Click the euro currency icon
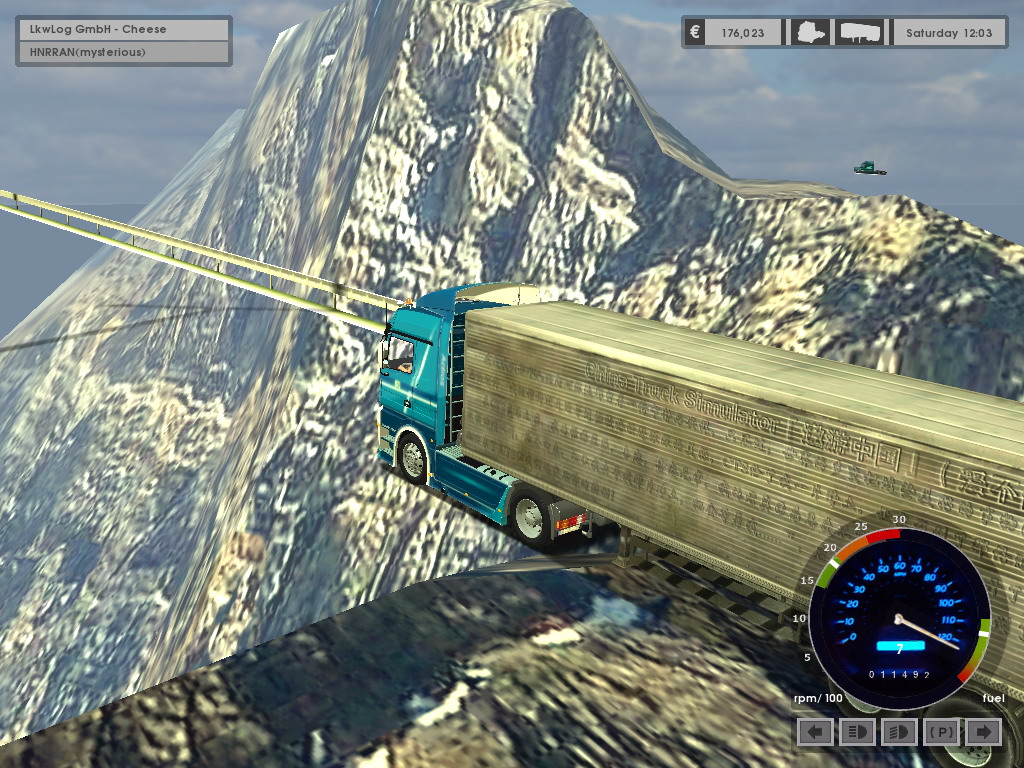The image size is (1024, 768). pyautogui.click(x=695, y=33)
